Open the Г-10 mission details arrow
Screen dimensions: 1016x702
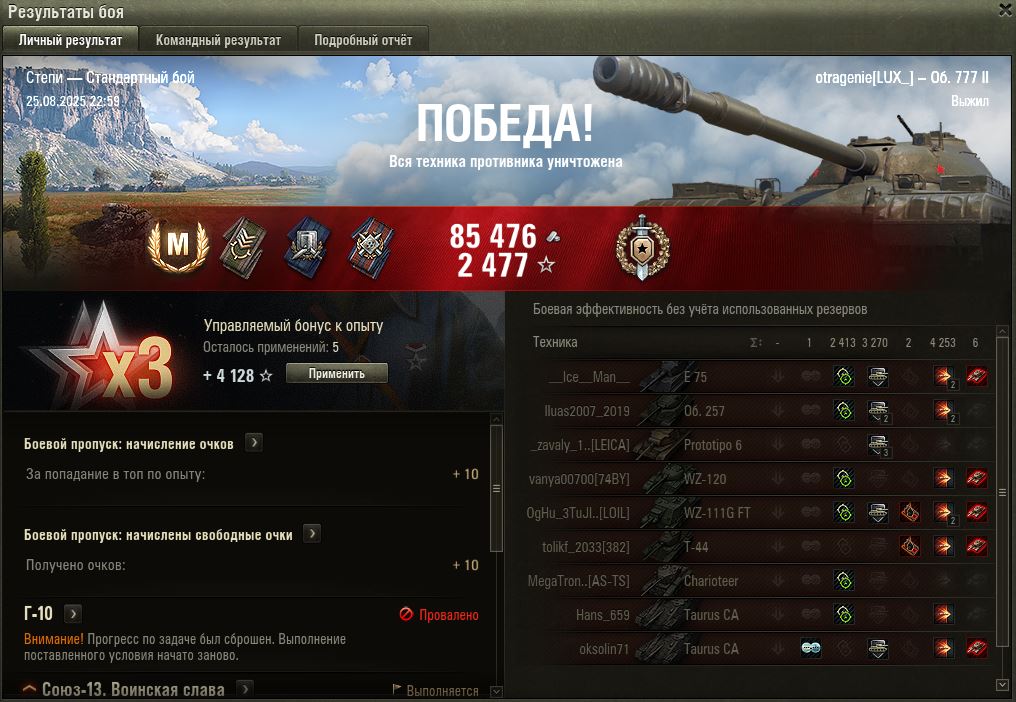pos(73,613)
